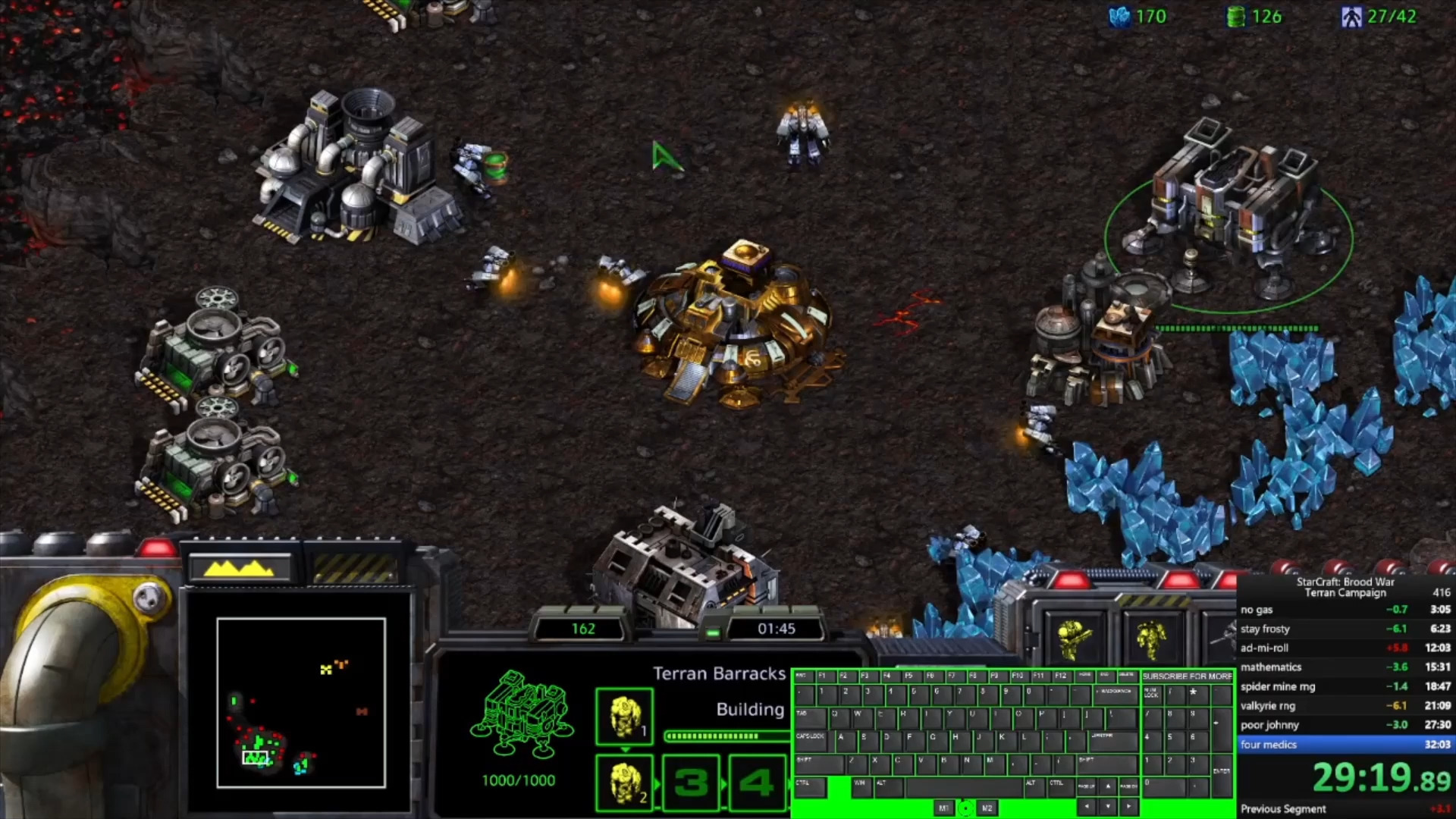Viewport: 1456px width, 819px height.
Task: Toggle the minimap terrain display button
Action: click(x=239, y=567)
